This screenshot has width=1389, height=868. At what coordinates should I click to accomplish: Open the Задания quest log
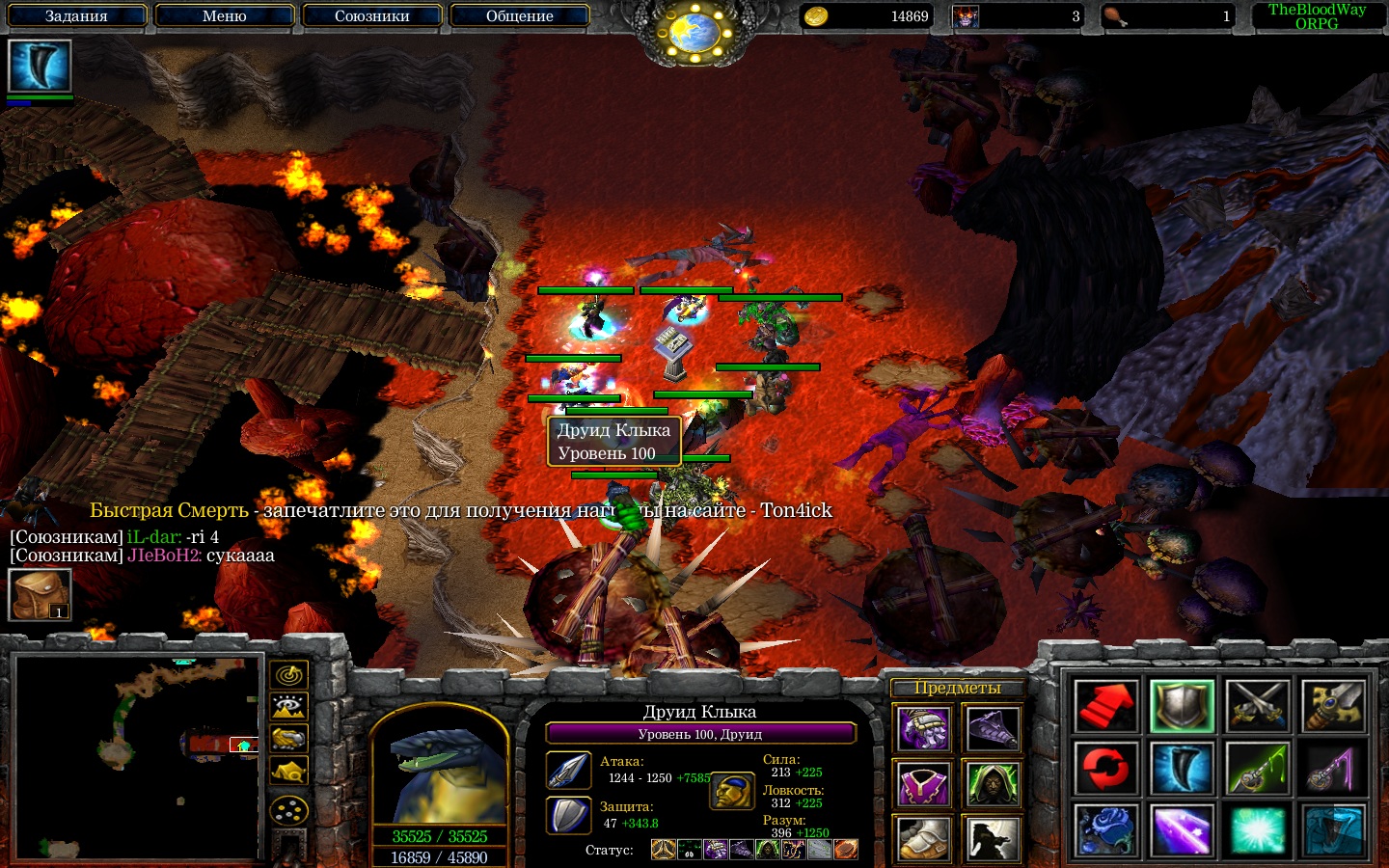(77, 15)
